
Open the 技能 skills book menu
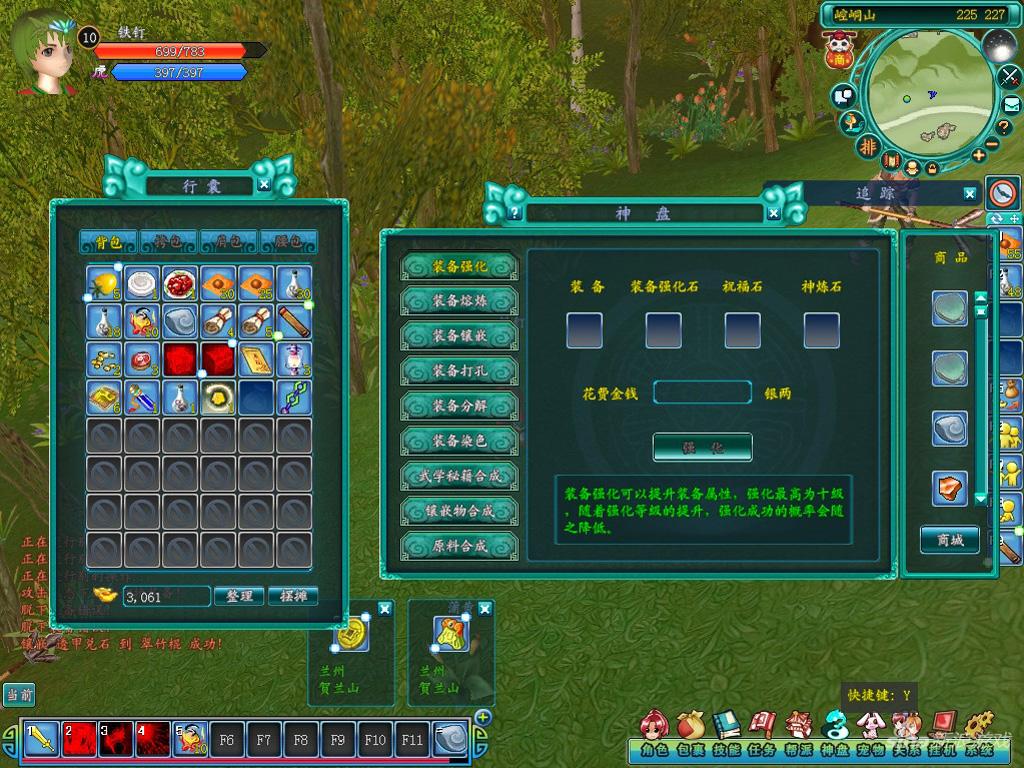pyautogui.click(x=727, y=736)
